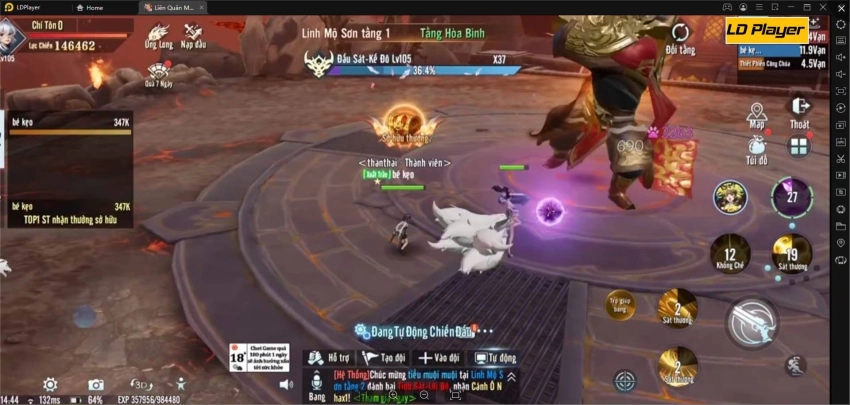
Task: Tap the main sword attack button
Action: 752,323
